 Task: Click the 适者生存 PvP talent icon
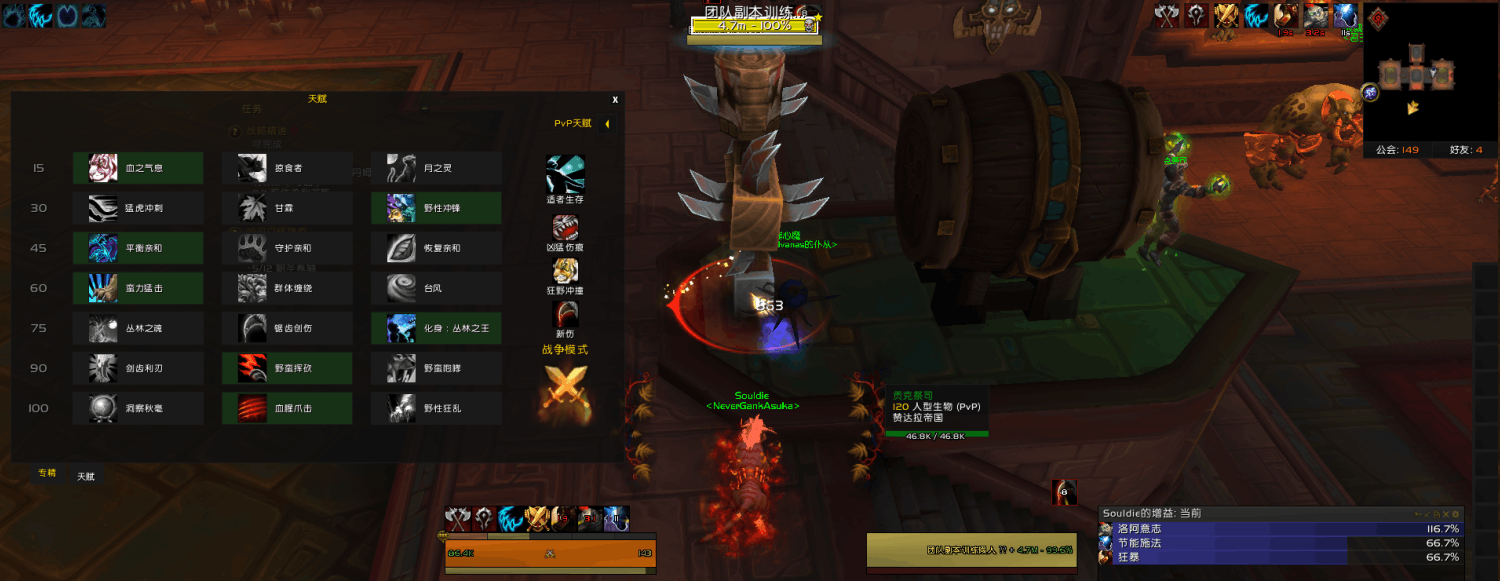[x=565, y=176]
